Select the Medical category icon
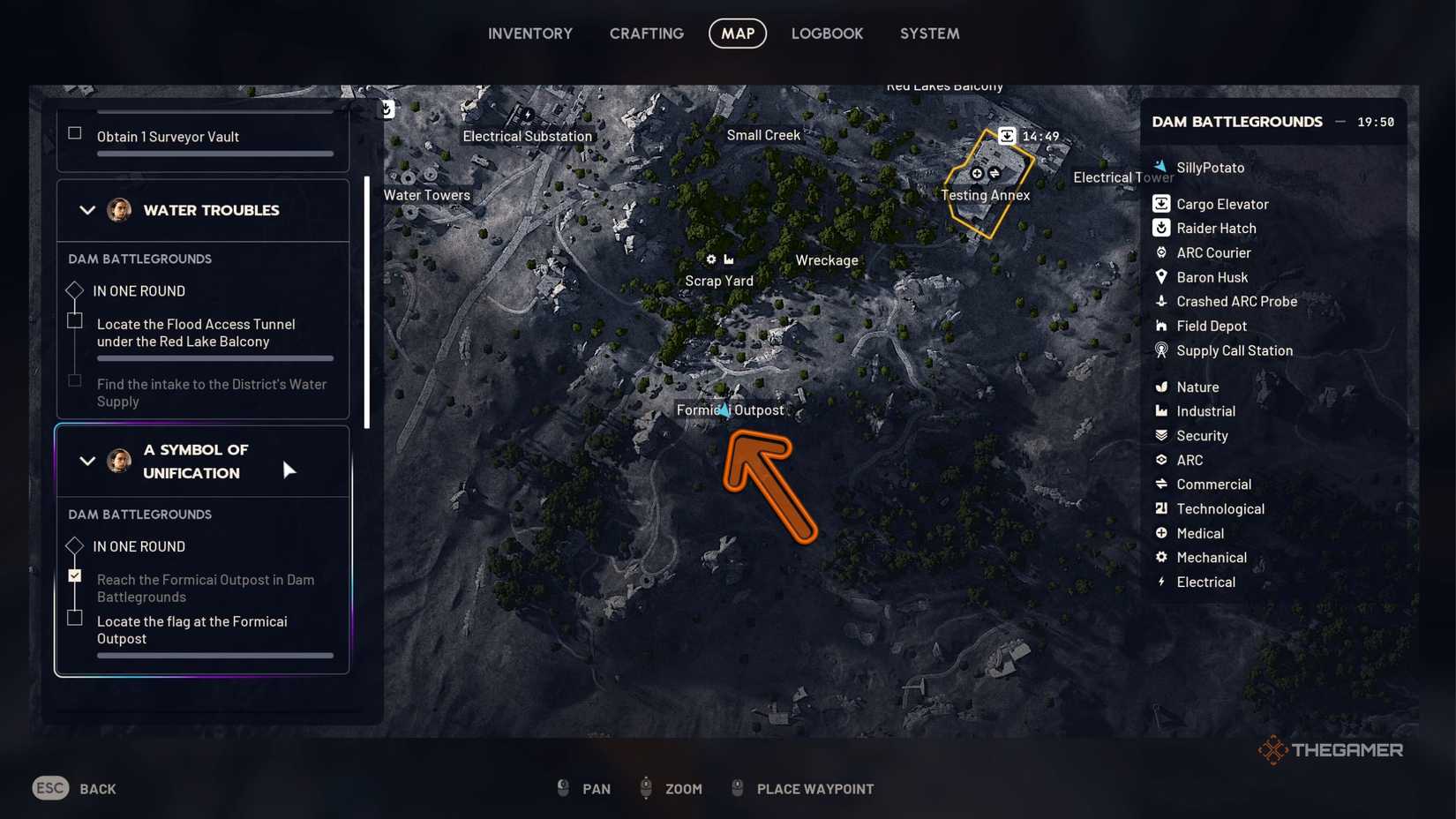 tap(1161, 533)
